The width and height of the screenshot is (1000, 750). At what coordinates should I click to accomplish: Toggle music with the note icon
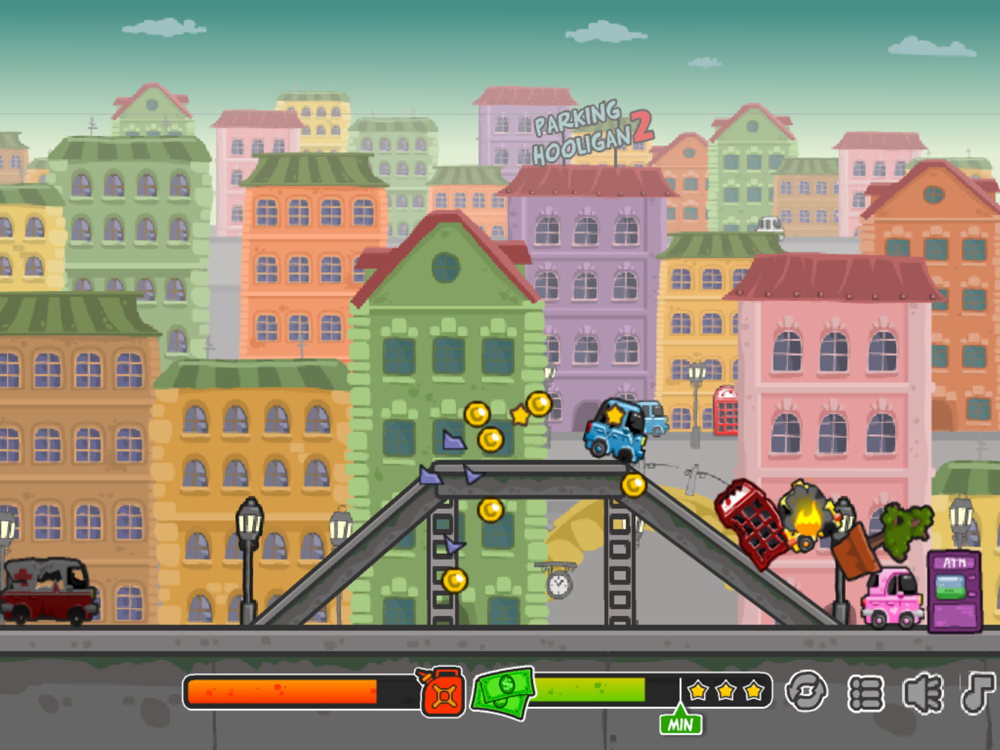pyautogui.click(x=979, y=692)
